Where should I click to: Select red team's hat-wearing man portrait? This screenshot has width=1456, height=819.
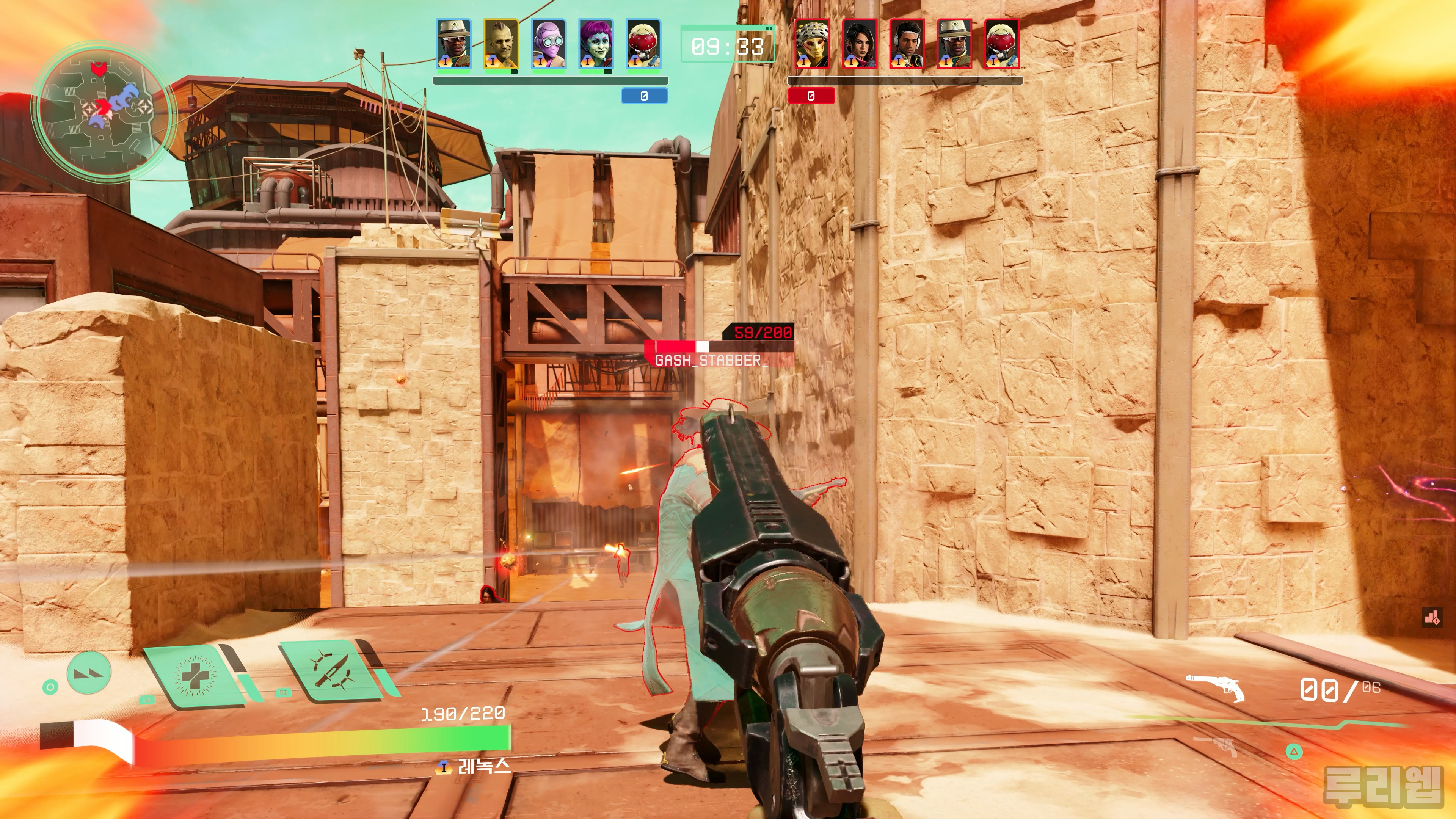tap(954, 44)
